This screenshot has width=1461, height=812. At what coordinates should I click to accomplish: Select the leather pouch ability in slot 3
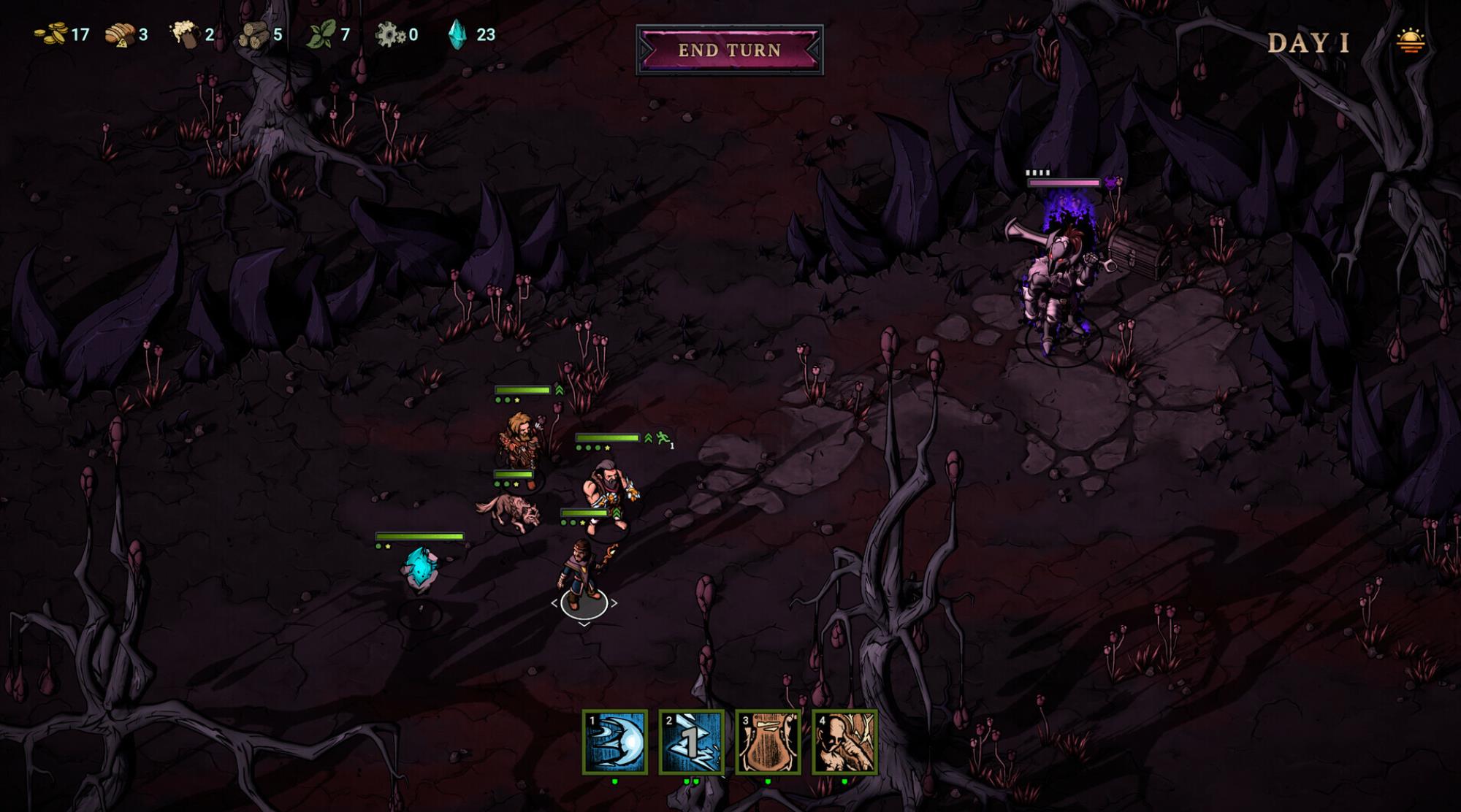pyautogui.click(x=768, y=742)
